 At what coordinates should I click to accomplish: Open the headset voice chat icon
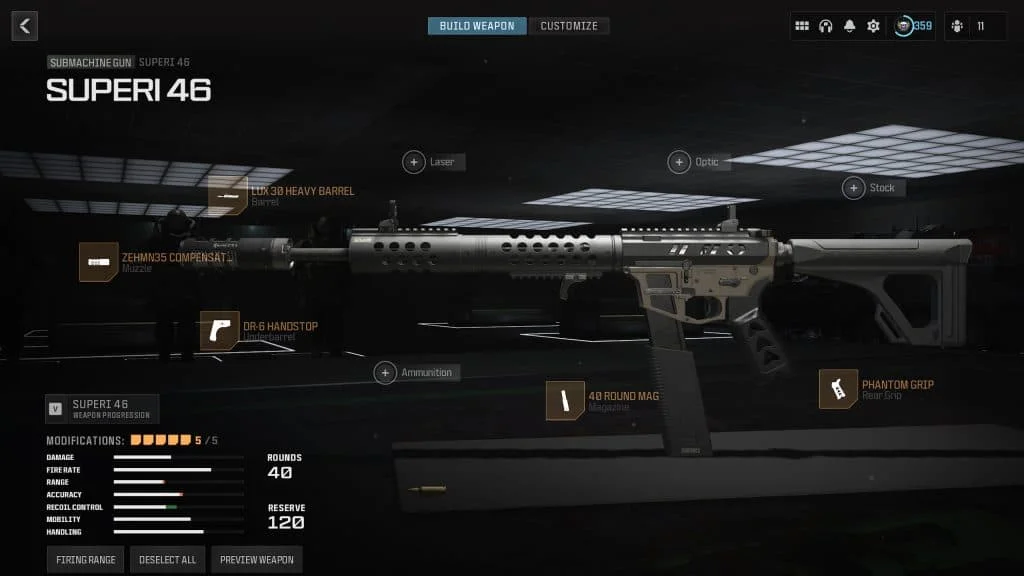826,26
